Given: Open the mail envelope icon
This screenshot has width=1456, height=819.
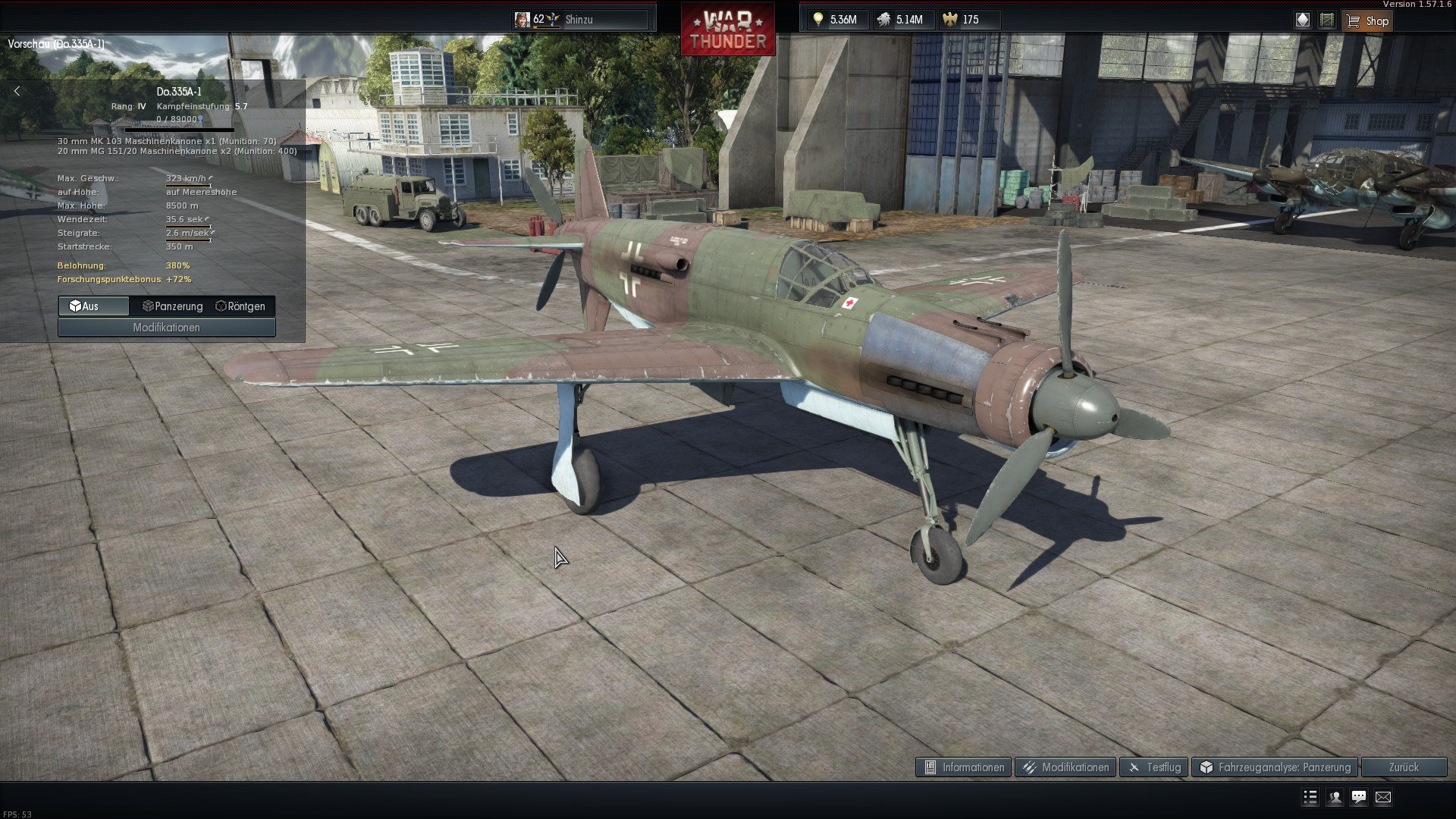Looking at the screenshot, I should pos(1383,797).
